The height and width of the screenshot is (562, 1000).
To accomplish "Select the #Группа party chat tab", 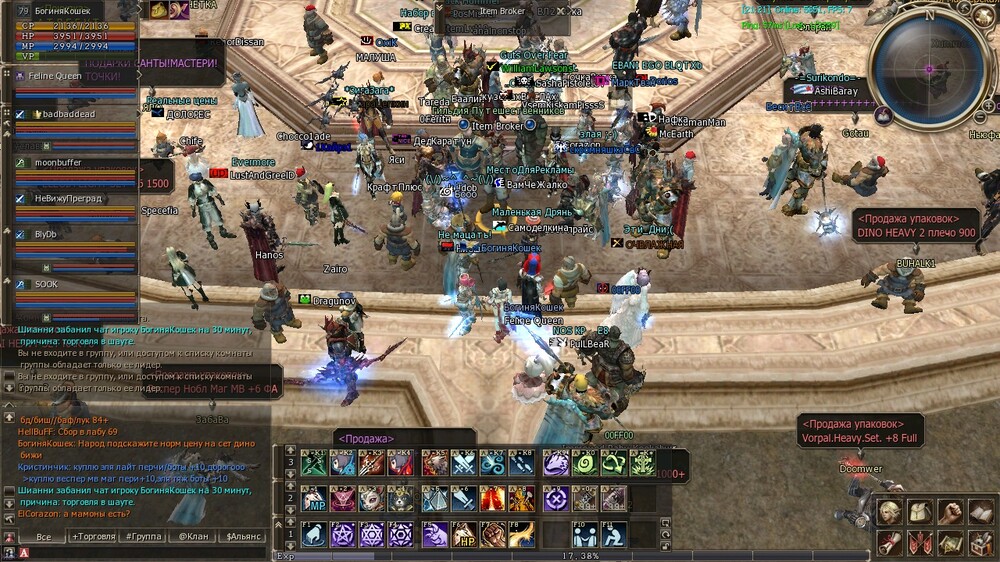I will click(x=142, y=537).
